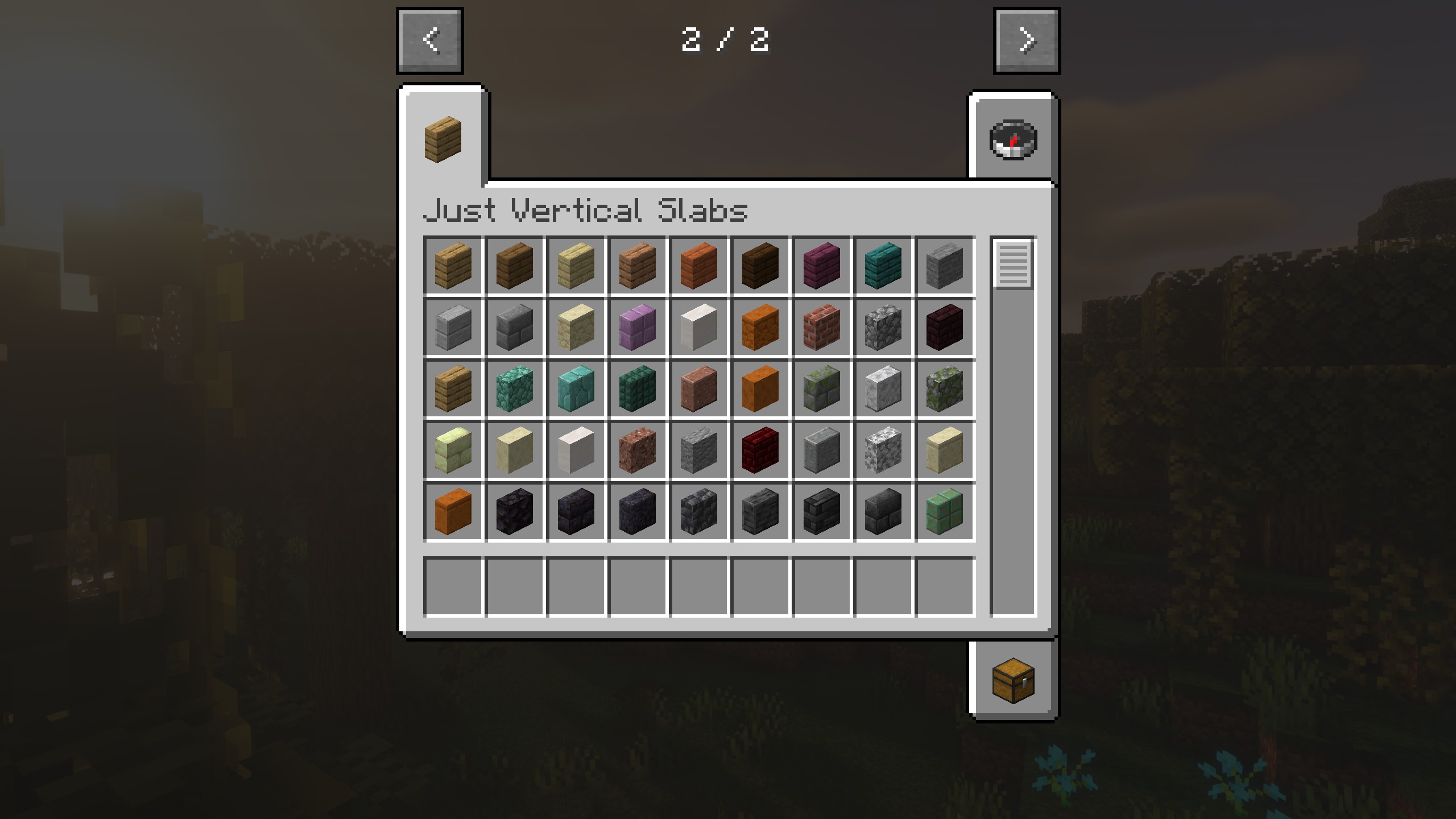The height and width of the screenshot is (819, 1456).
Task: Choose the red nether brick vertical slab
Action: [760, 450]
